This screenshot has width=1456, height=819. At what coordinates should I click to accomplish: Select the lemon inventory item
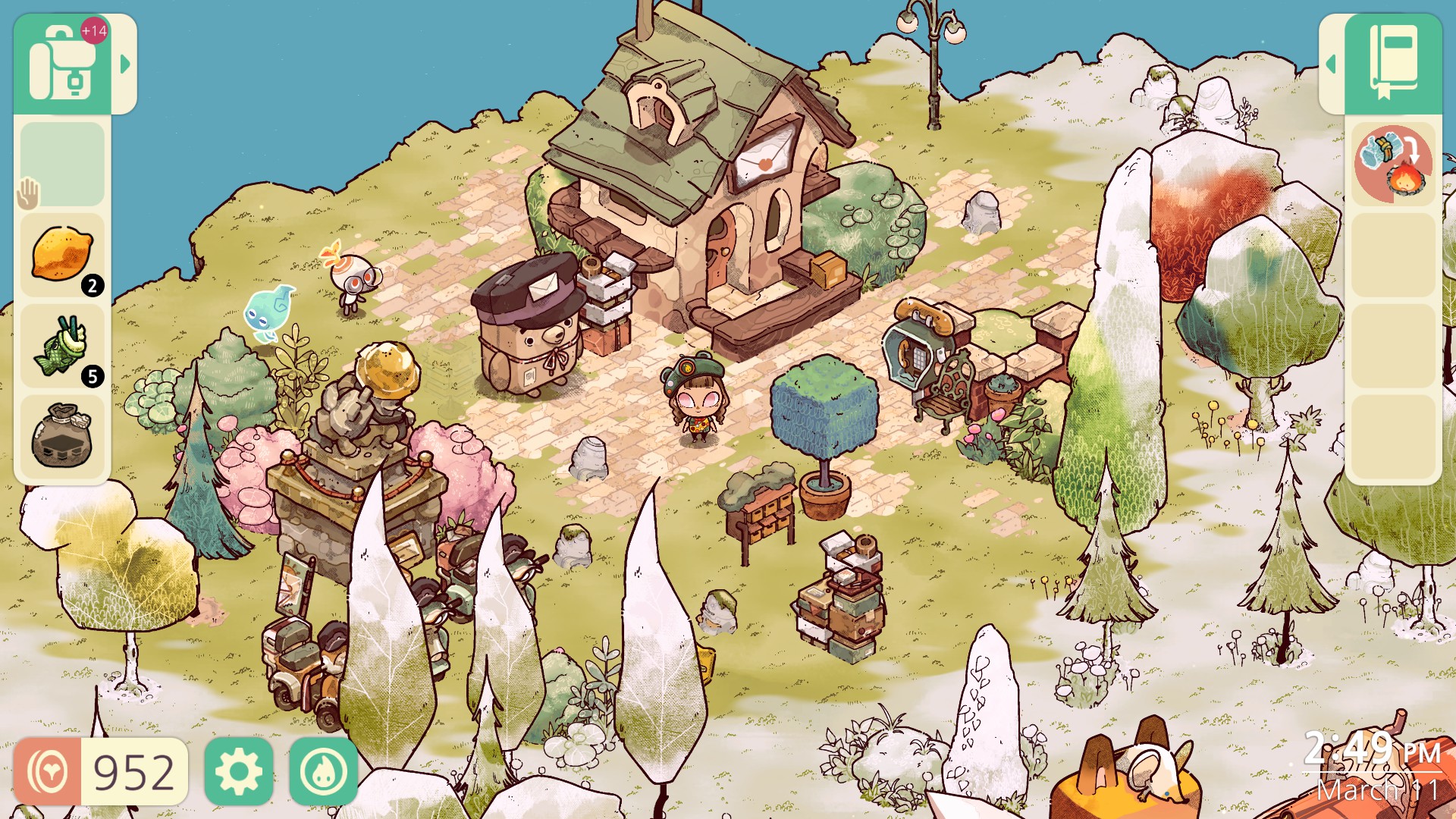tap(62, 254)
